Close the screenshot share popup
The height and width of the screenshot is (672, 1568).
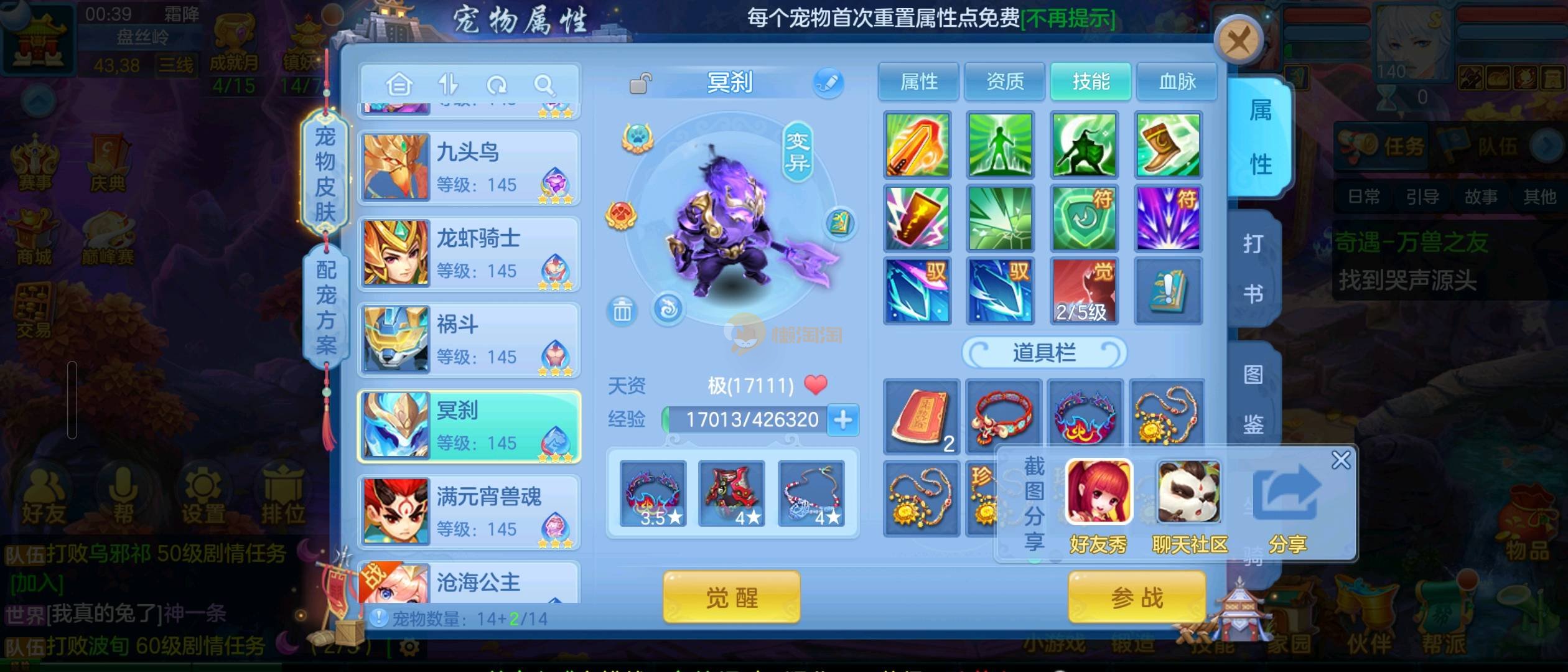[x=1341, y=460]
